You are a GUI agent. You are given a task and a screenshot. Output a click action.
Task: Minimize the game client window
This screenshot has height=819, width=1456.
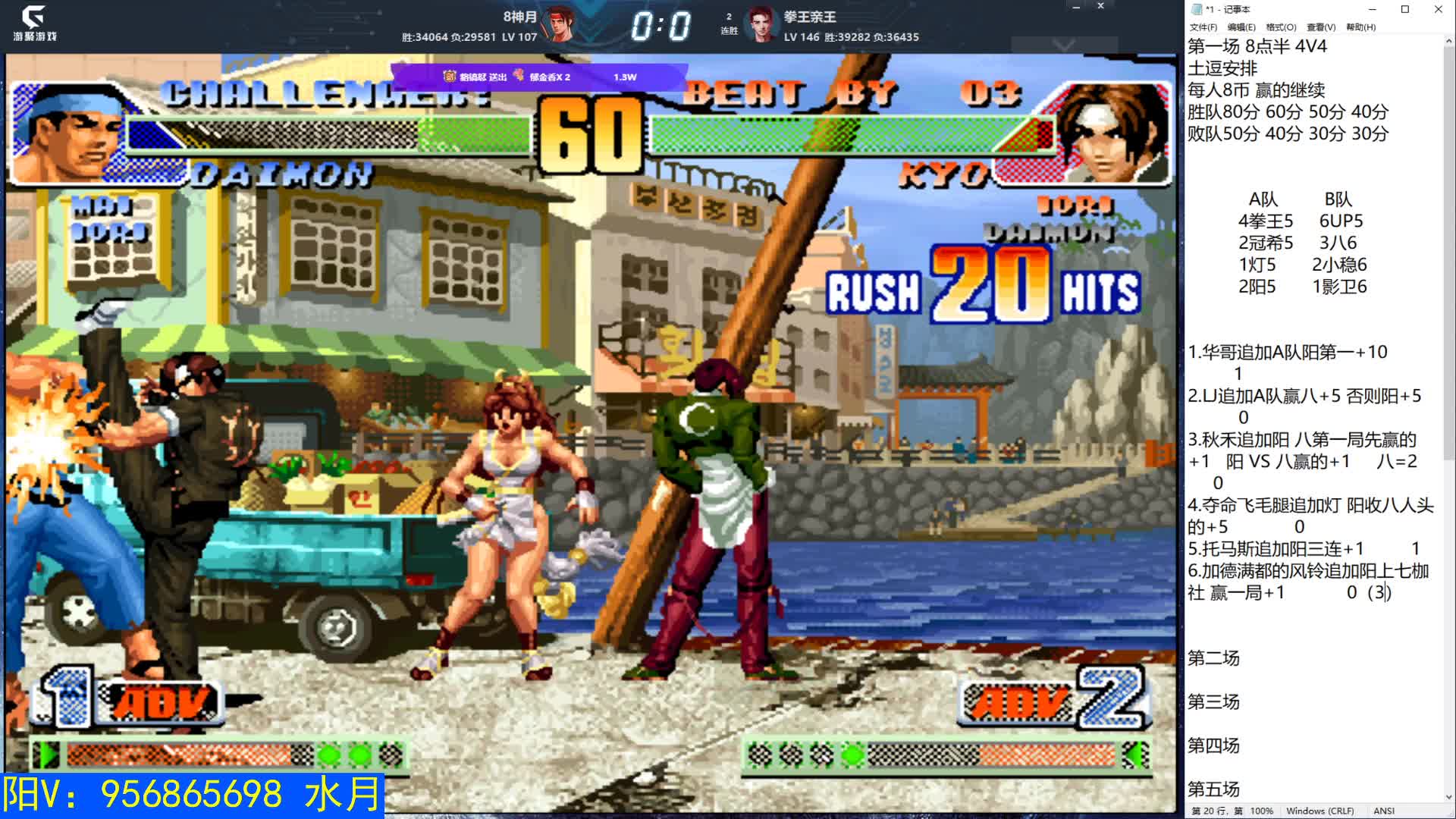(1075, 7)
